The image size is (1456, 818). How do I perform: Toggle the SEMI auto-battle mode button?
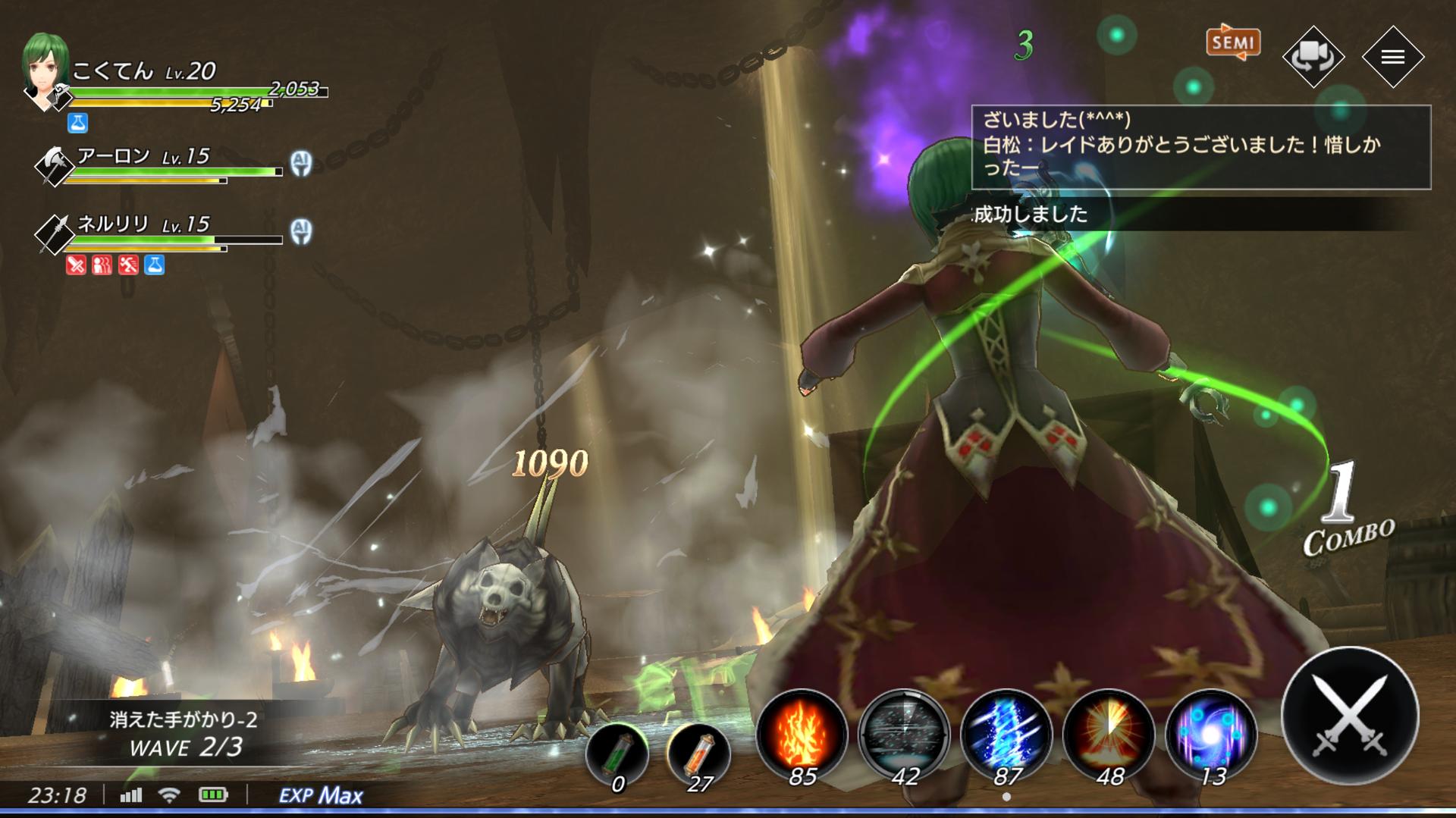tap(1233, 43)
